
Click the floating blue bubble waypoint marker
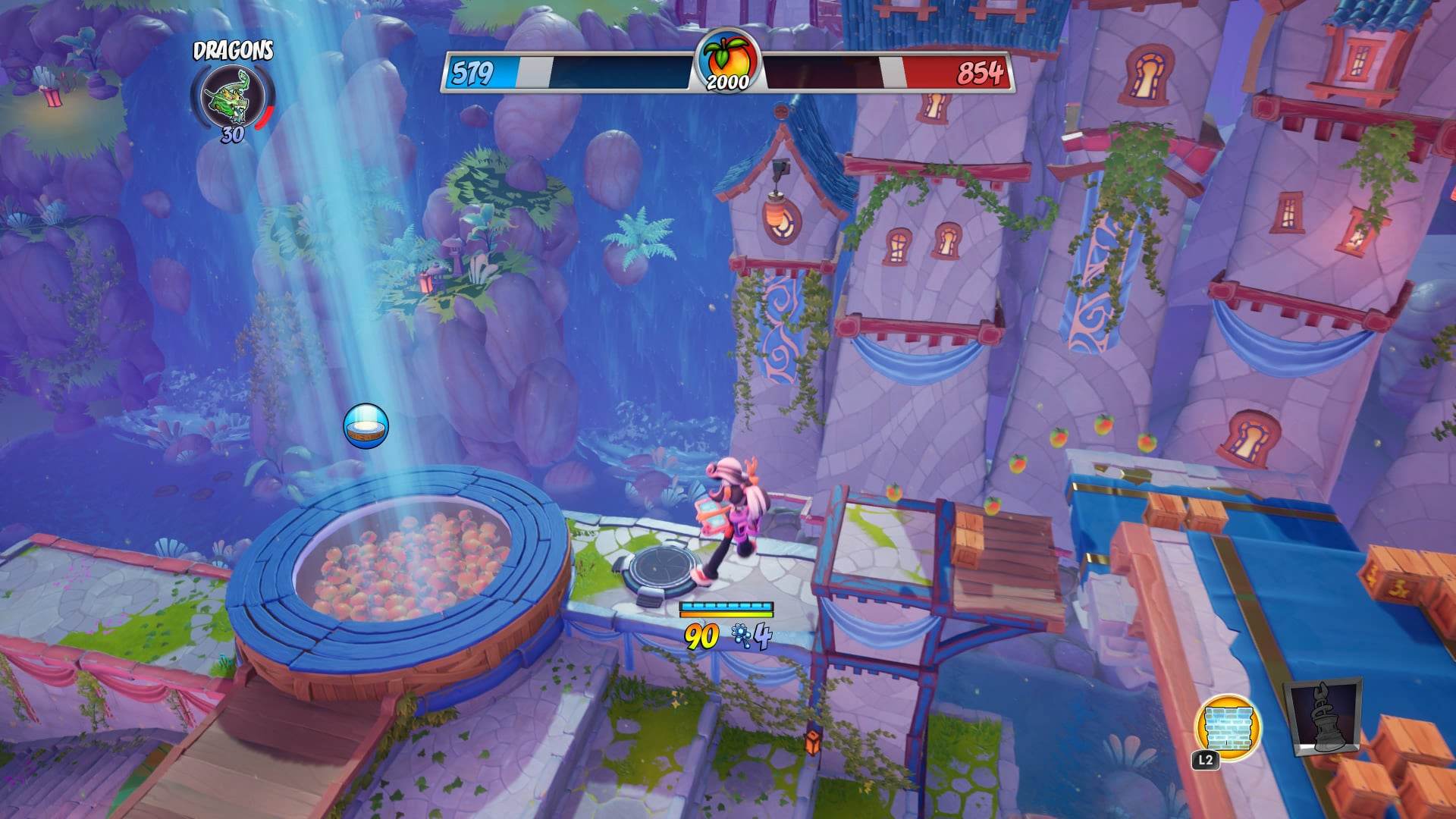point(366,426)
